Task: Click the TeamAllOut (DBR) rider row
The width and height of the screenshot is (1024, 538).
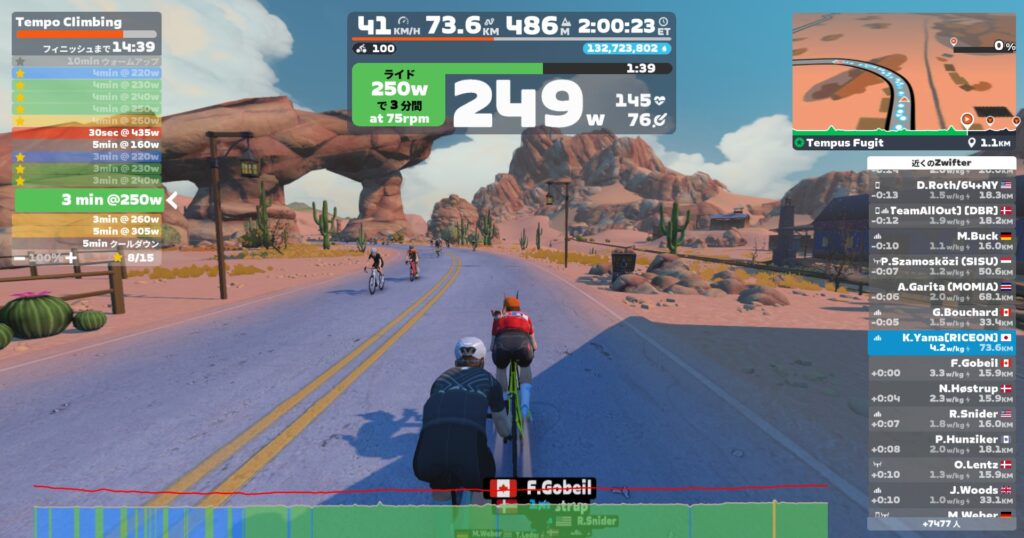Action: (942, 215)
